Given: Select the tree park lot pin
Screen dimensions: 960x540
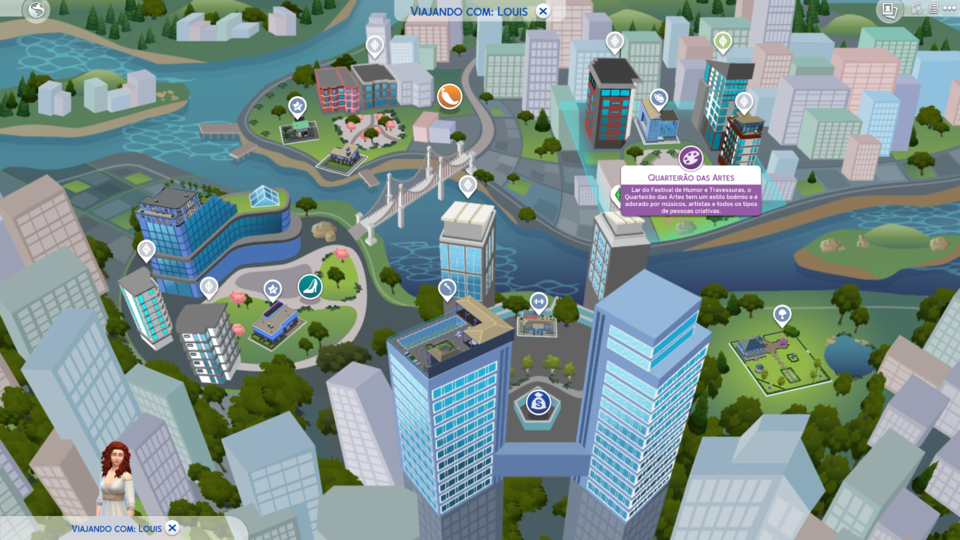Looking at the screenshot, I should pos(782,315).
